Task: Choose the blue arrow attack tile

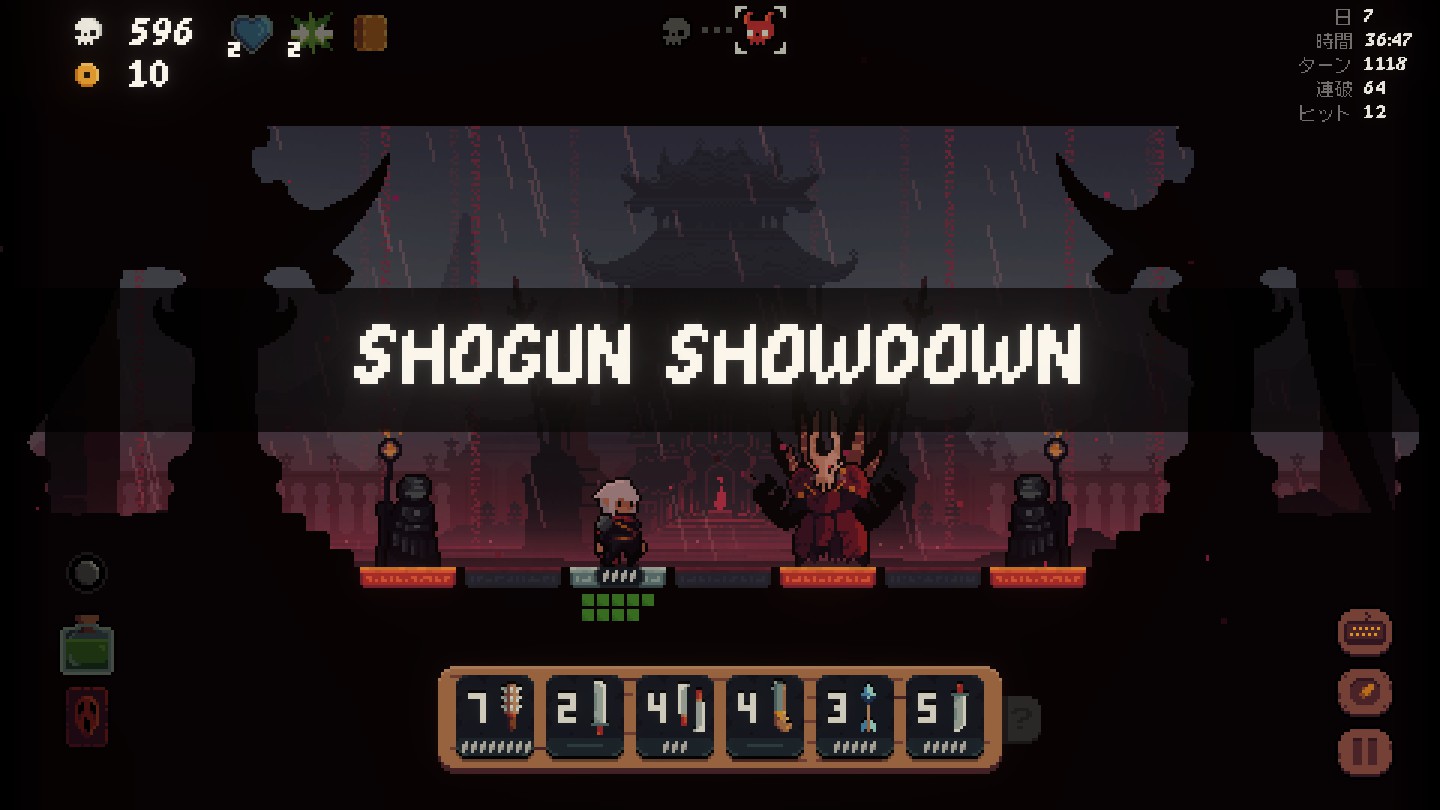Action: click(x=855, y=716)
